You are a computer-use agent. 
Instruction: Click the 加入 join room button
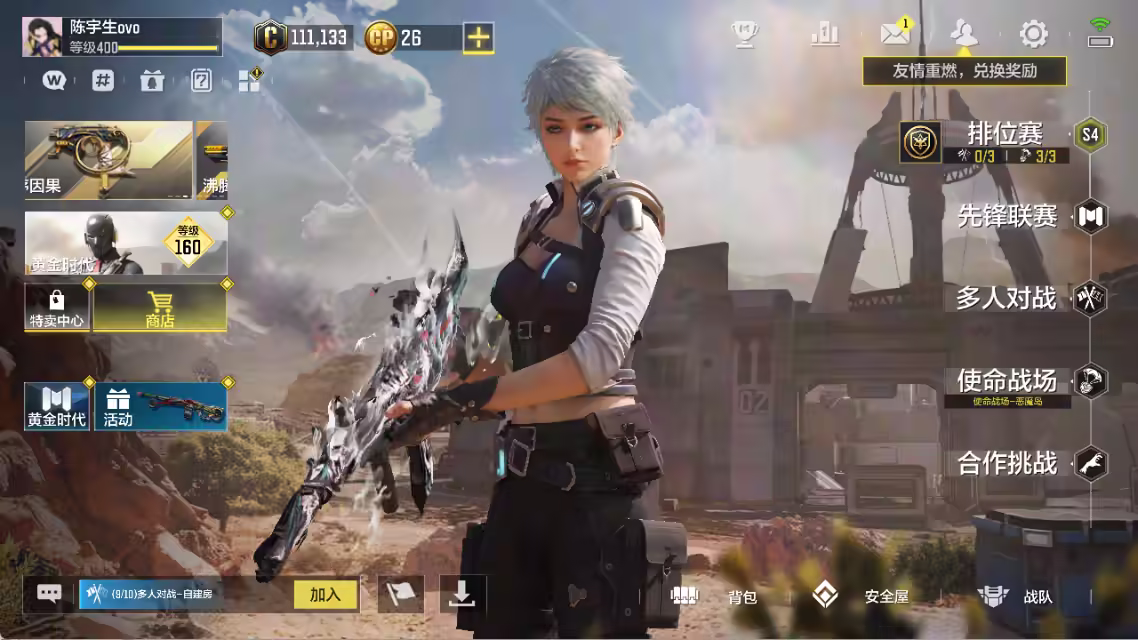pyautogui.click(x=325, y=594)
